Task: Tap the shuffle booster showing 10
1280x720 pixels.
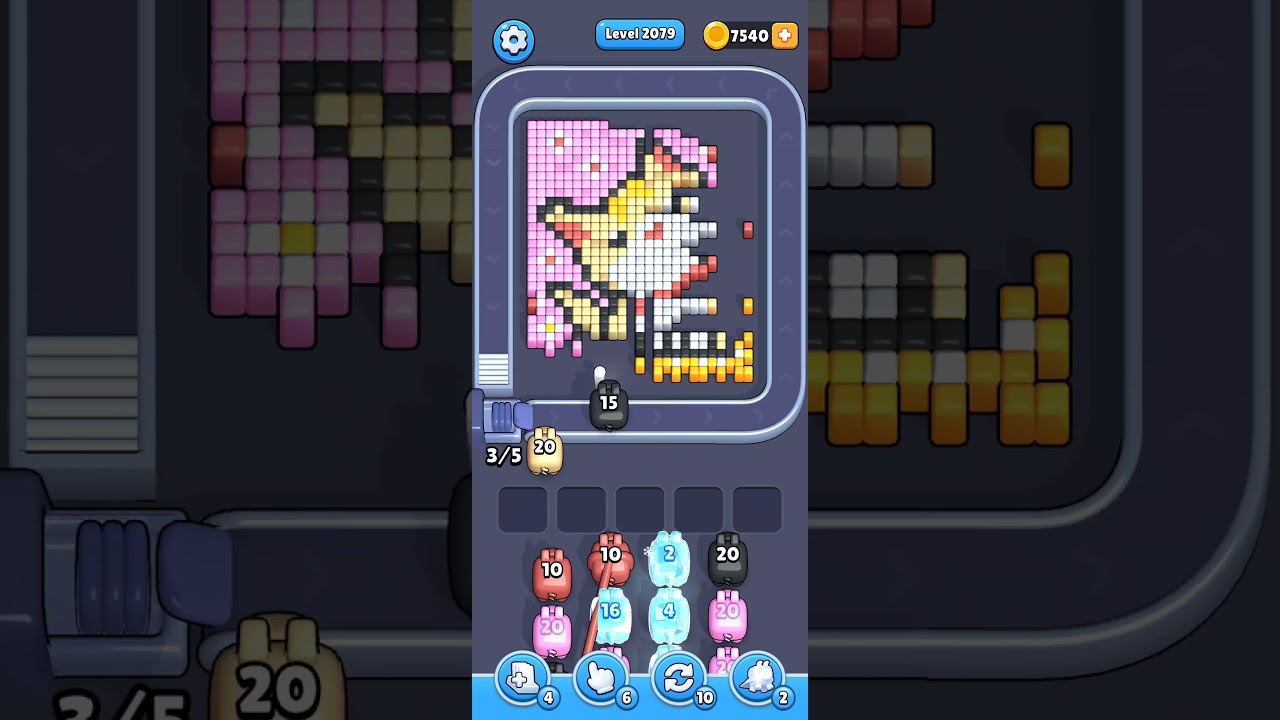Action: [679, 679]
